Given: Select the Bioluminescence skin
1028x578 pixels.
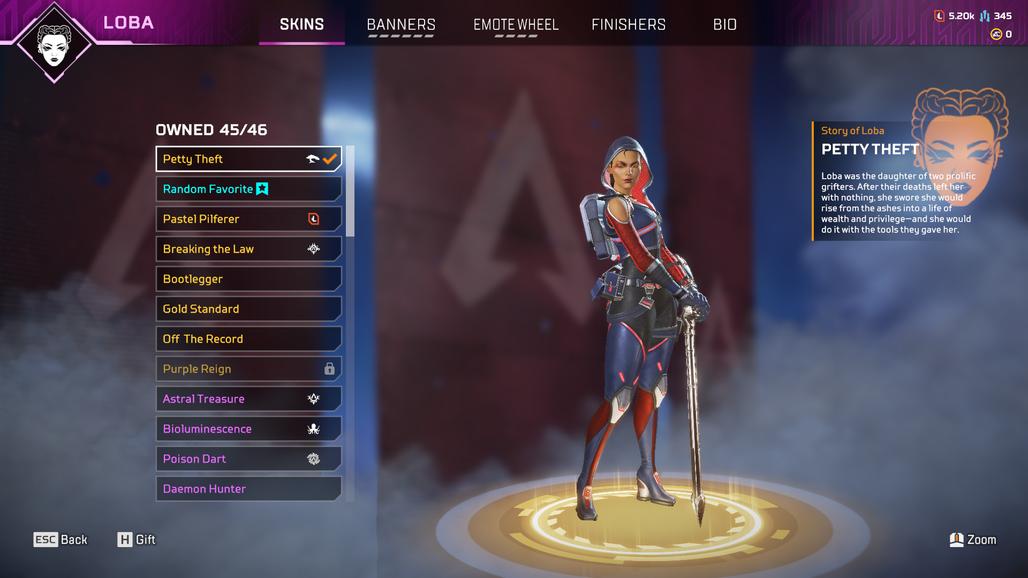Looking at the screenshot, I should [x=248, y=429].
